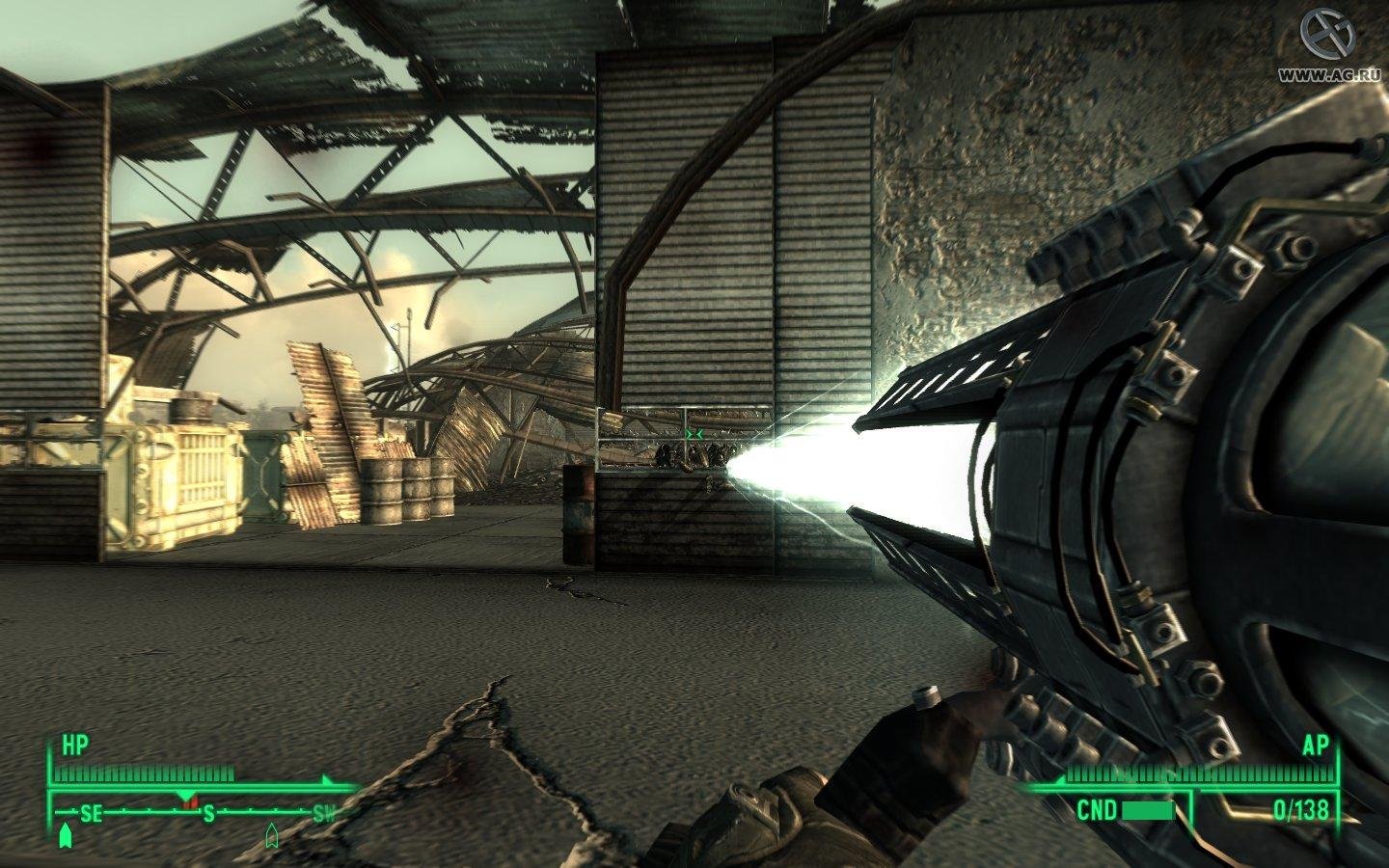Click the SW direction marker on the compass

[x=325, y=813]
